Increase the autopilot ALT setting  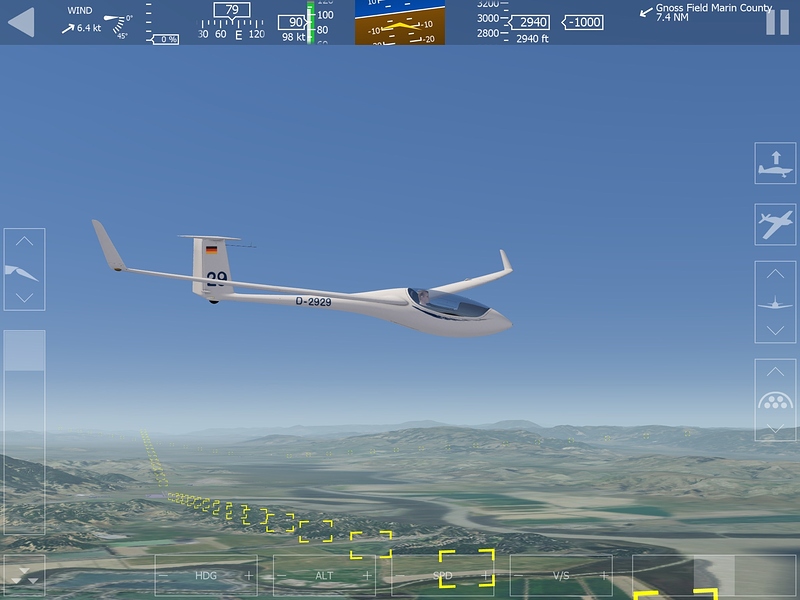(367, 576)
